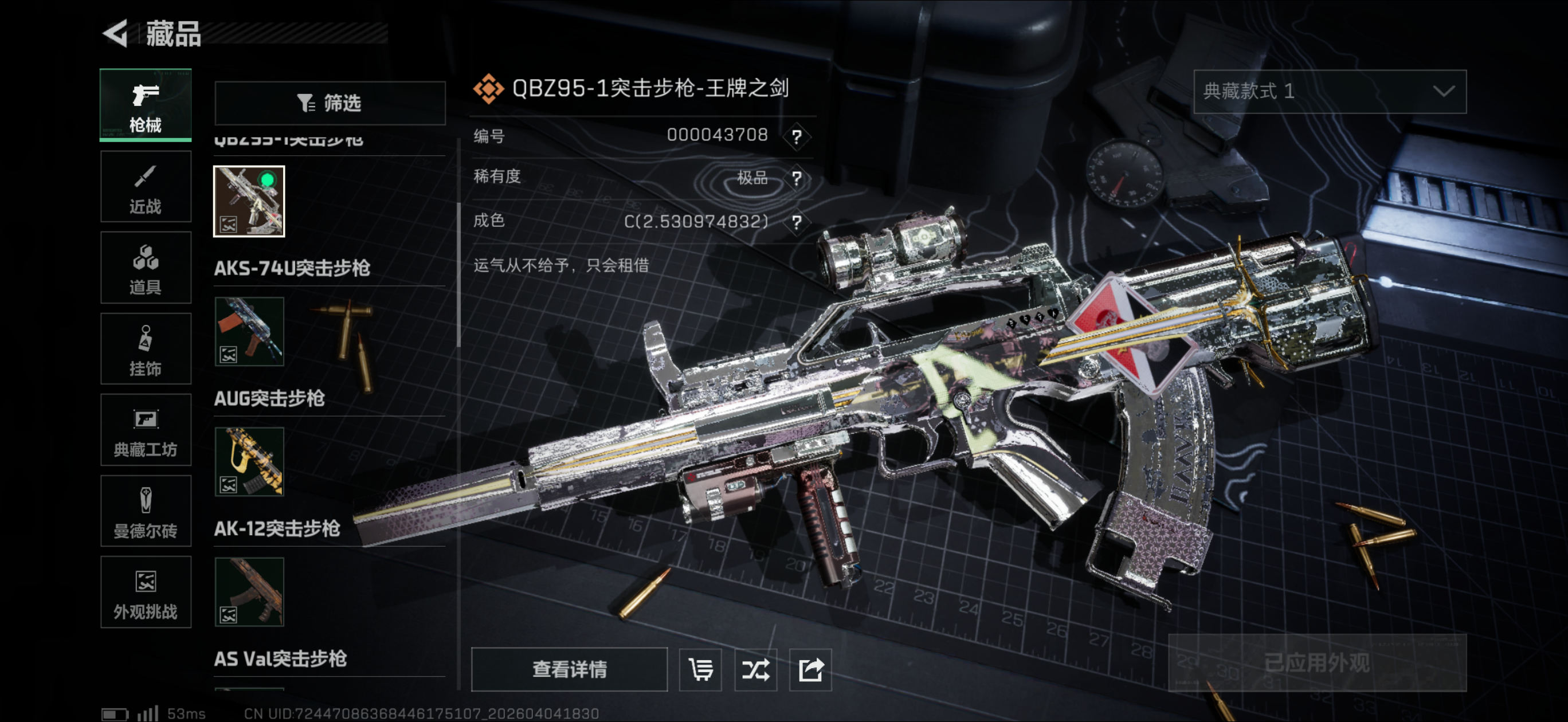Click the help icon next to 编号
The width and height of the screenshot is (1568, 722).
(x=796, y=136)
